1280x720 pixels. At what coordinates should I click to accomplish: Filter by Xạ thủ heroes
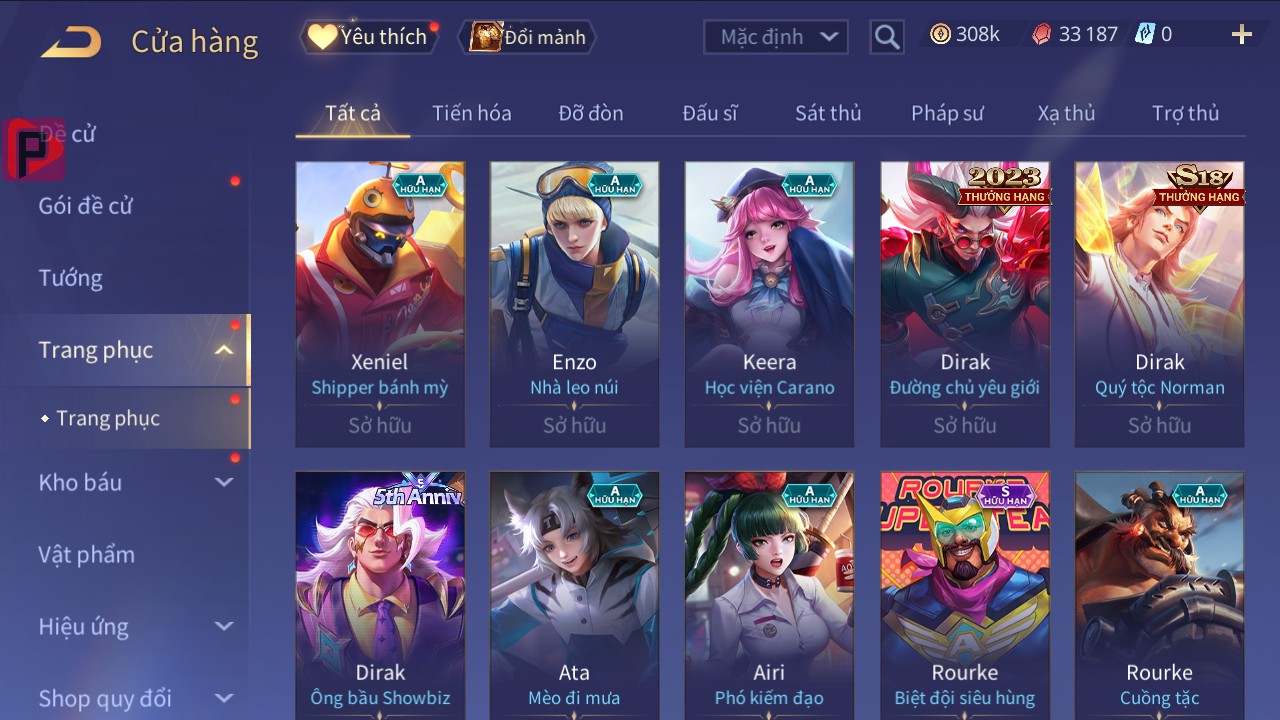tap(1066, 113)
